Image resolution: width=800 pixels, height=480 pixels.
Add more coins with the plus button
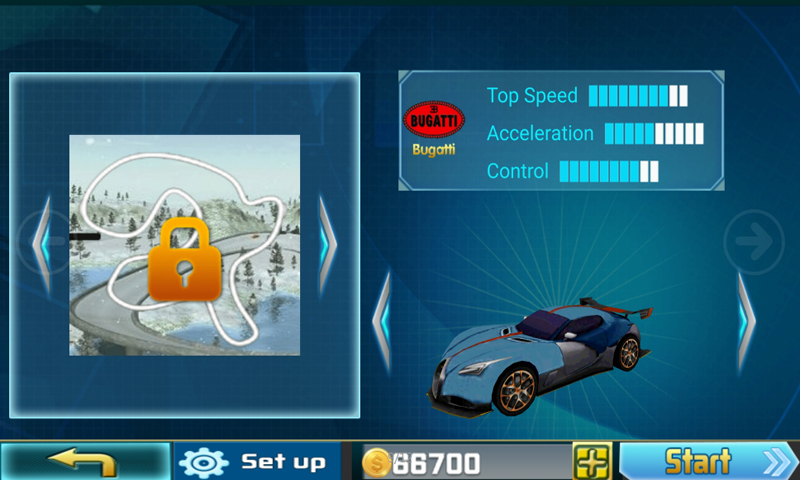(x=591, y=462)
